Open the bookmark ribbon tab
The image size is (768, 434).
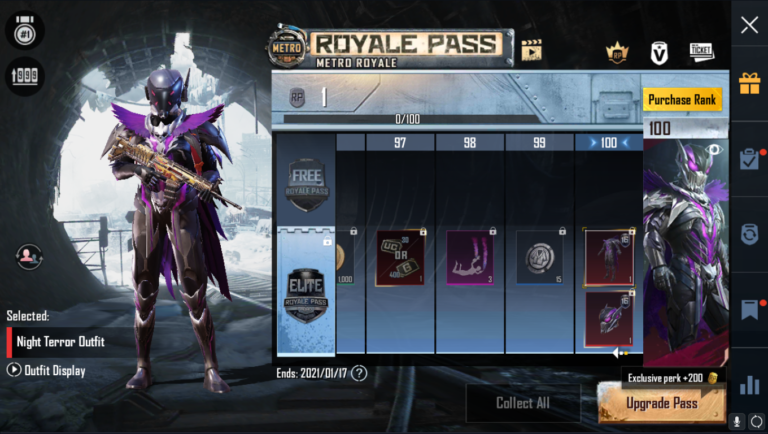(x=749, y=310)
